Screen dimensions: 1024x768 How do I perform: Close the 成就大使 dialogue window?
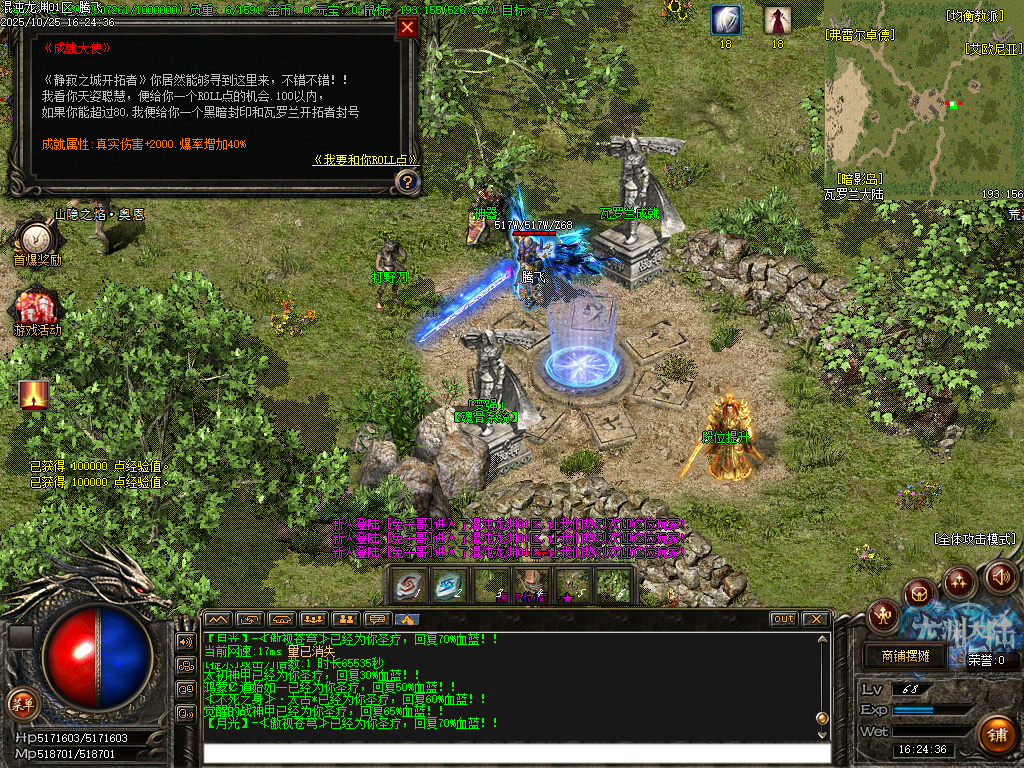(407, 28)
